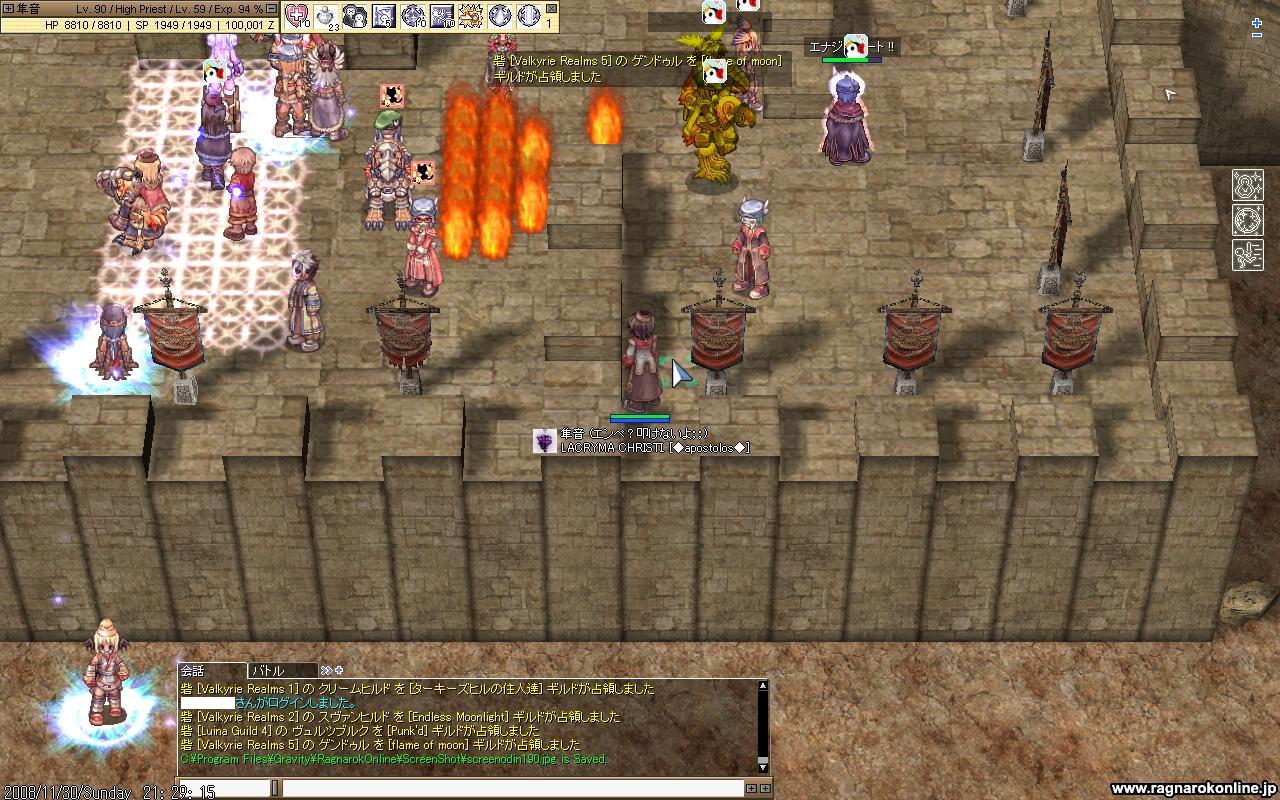The image size is (1280, 800).
Task: Zoom out the minimap with minus button
Action: [1257, 35]
